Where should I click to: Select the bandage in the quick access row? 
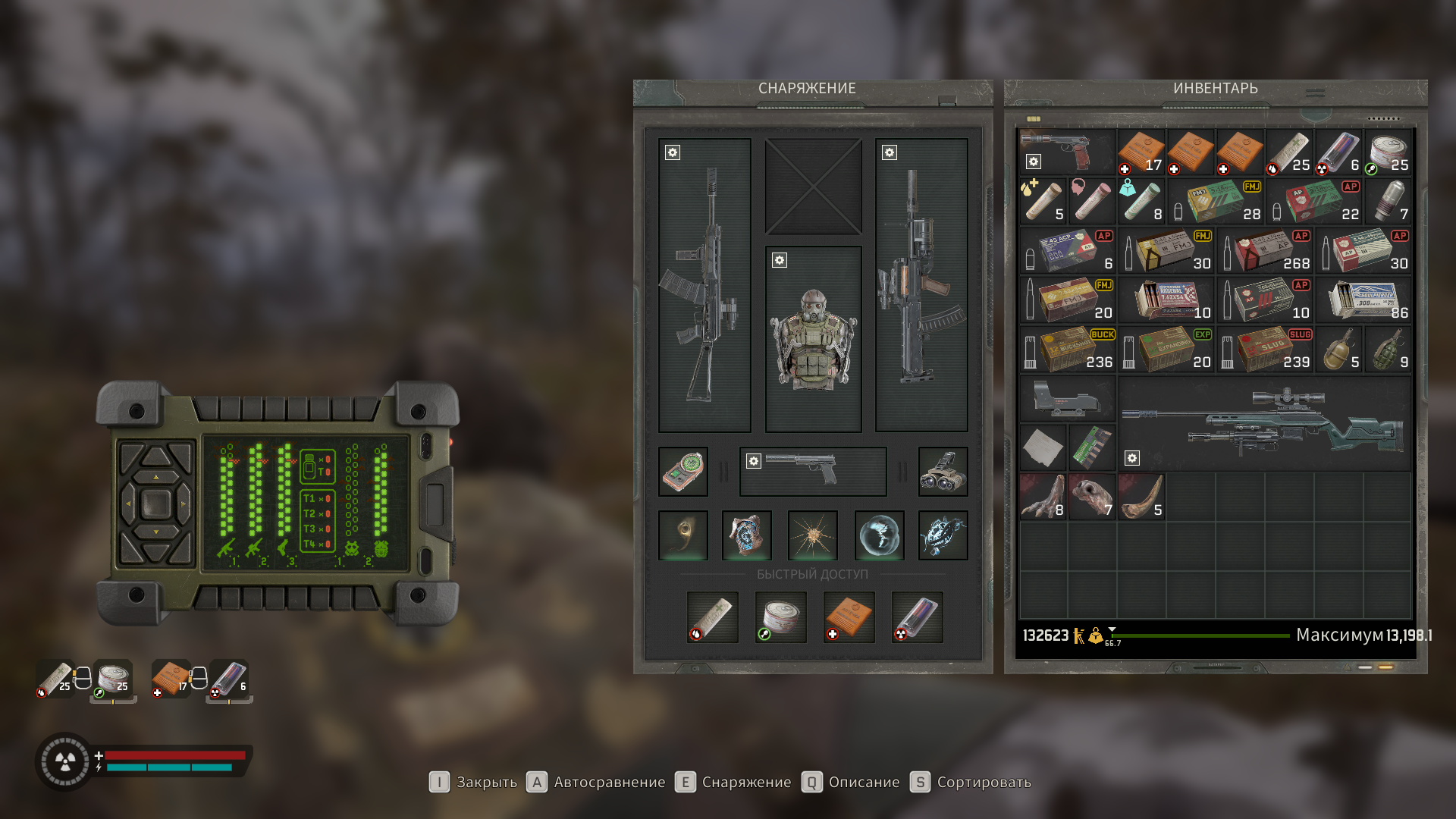tap(712, 617)
